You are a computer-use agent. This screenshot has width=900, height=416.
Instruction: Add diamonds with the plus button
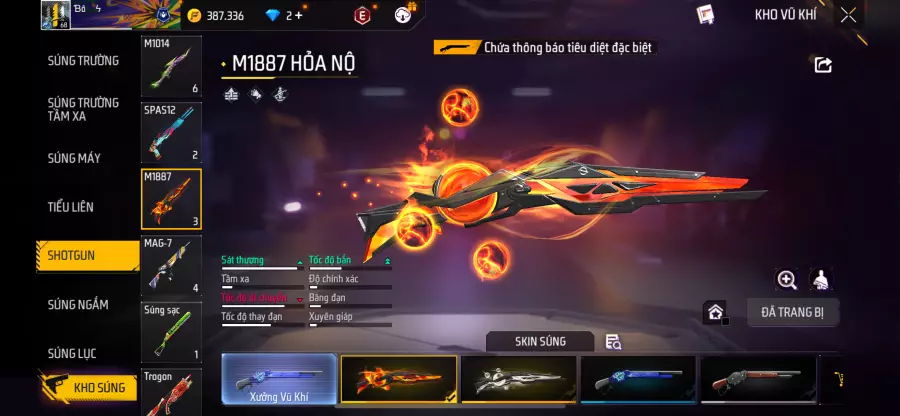(x=297, y=15)
